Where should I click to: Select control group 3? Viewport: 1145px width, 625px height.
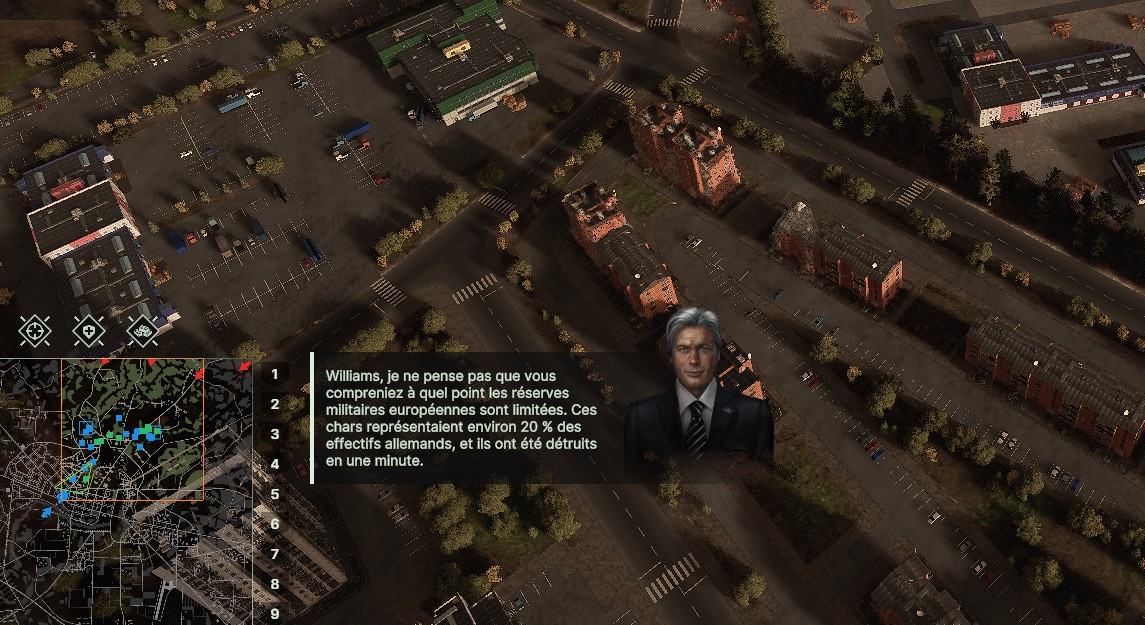point(274,434)
